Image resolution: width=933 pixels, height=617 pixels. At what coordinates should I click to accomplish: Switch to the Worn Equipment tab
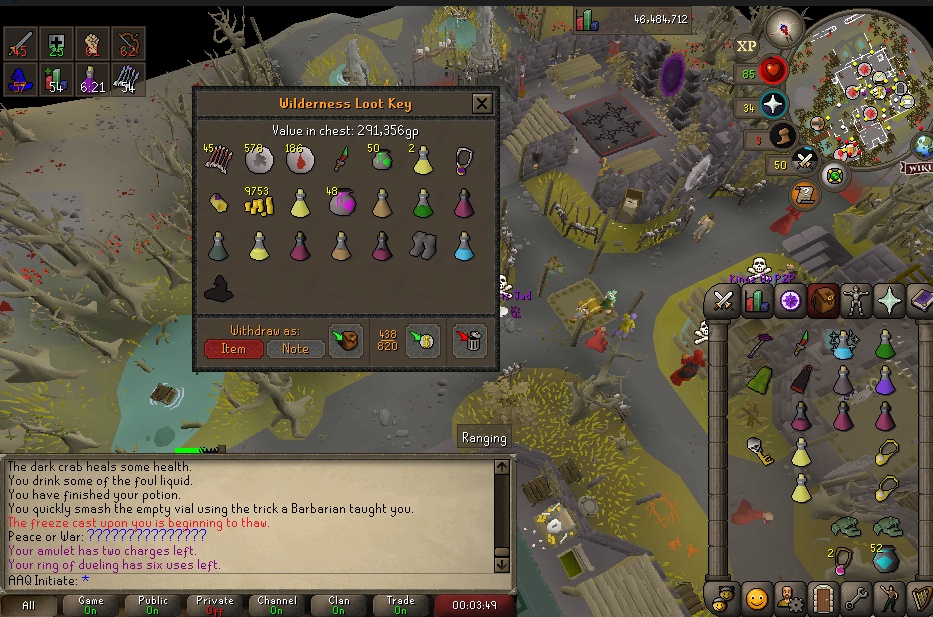(x=855, y=300)
